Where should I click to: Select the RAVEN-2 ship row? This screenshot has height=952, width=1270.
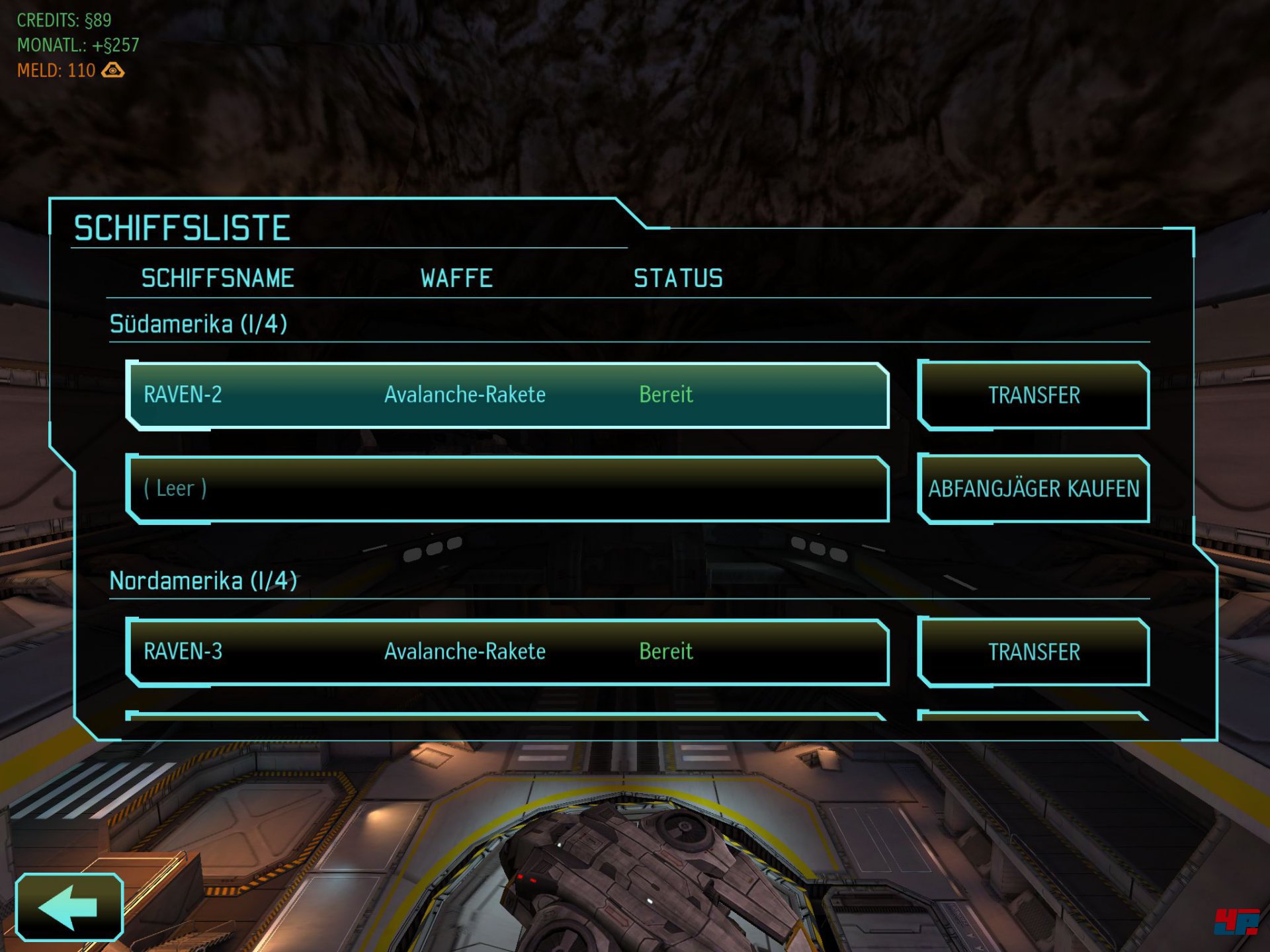(507, 395)
